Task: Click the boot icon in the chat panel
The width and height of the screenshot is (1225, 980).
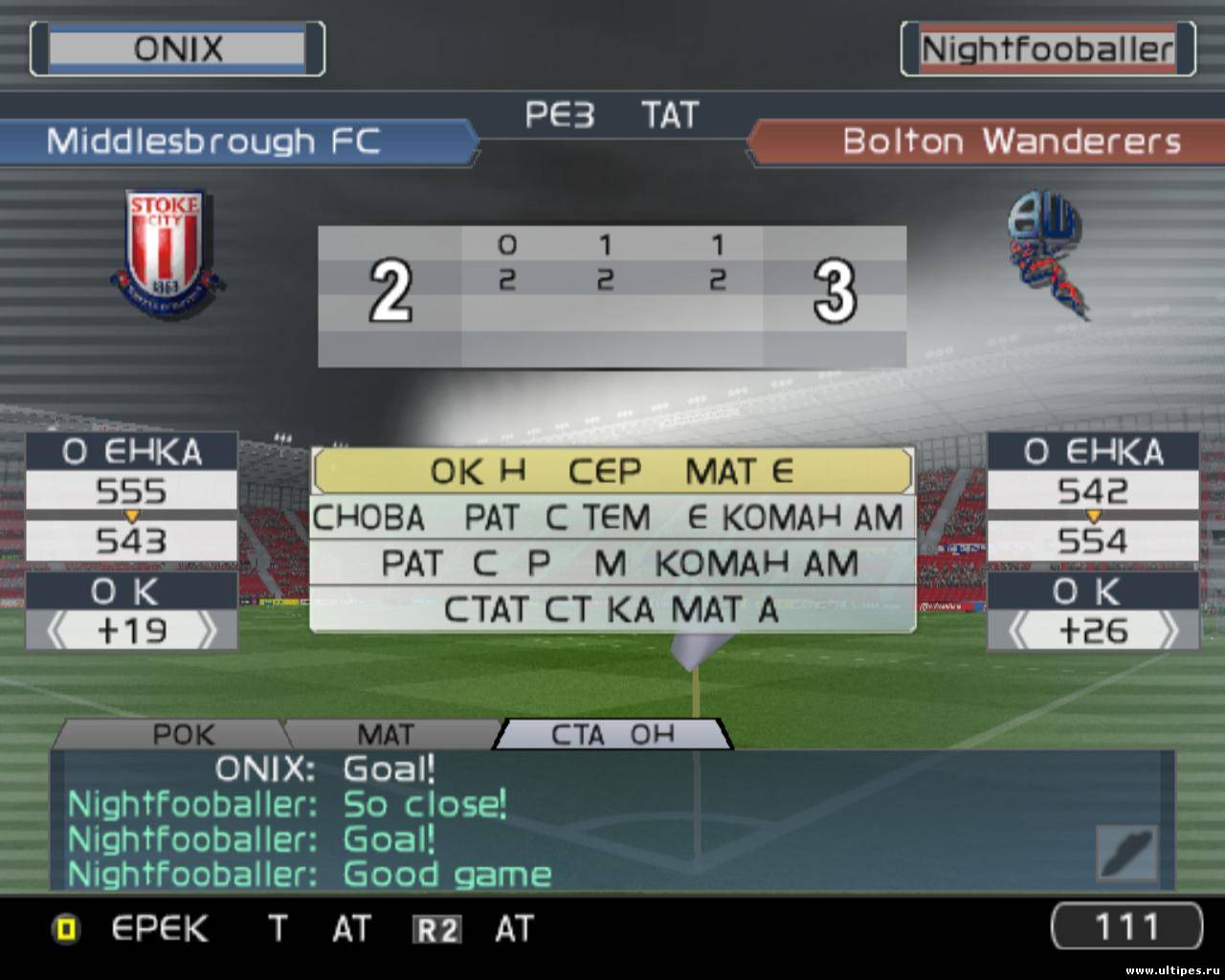Action: click(x=1127, y=851)
